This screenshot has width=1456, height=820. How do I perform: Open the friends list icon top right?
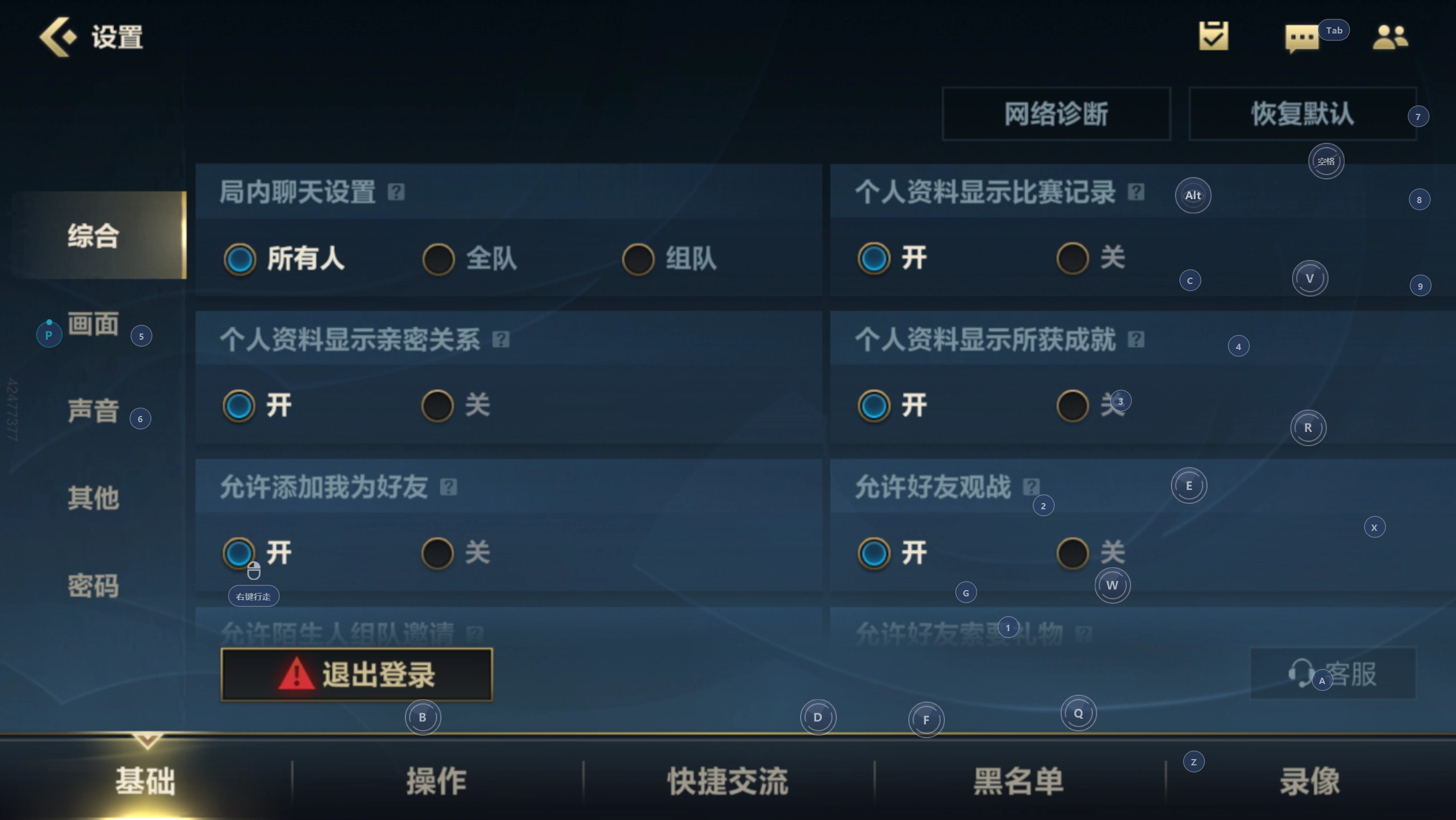(x=1391, y=36)
